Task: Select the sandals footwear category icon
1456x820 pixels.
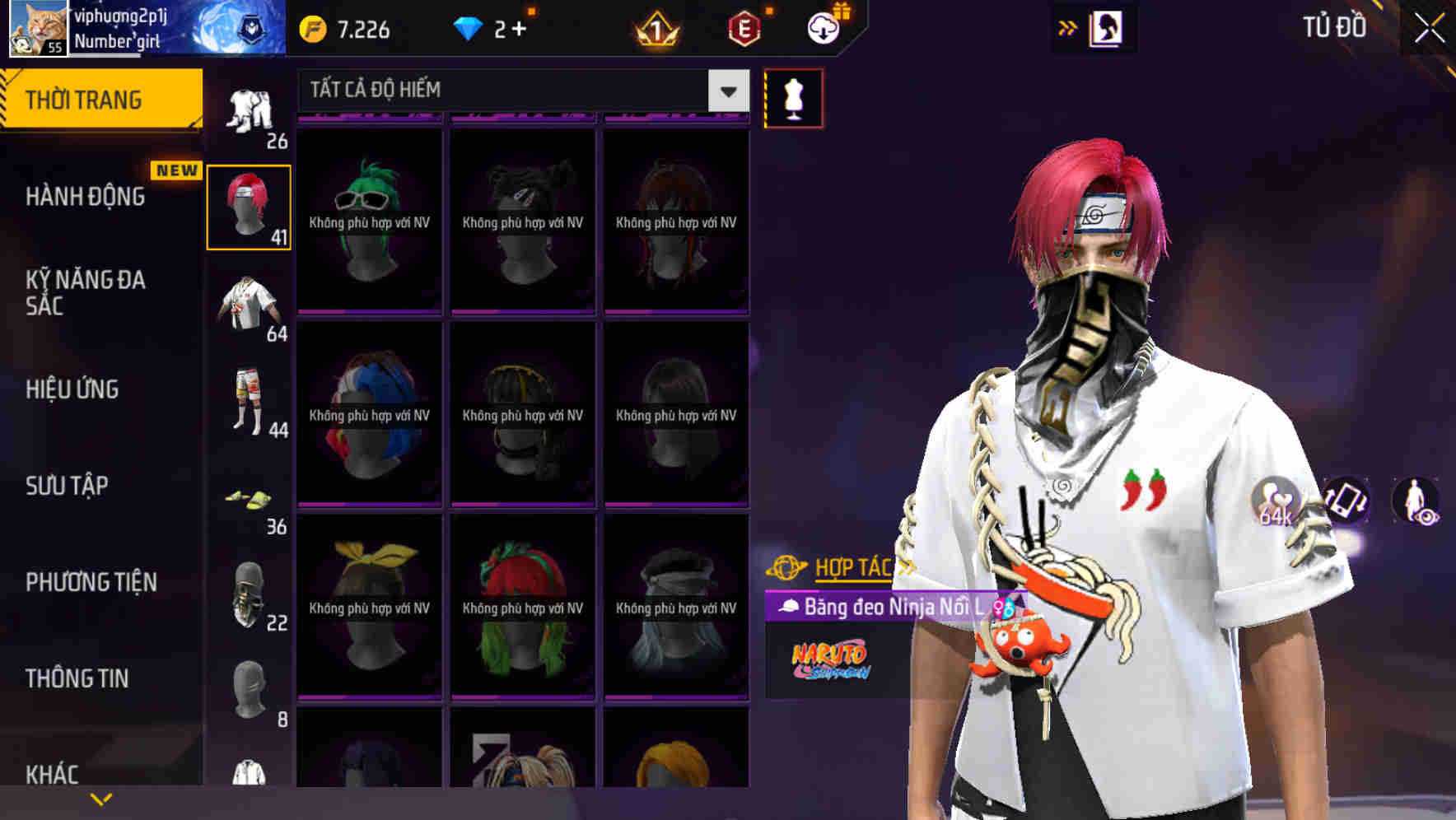Action: pyautogui.click(x=247, y=498)
